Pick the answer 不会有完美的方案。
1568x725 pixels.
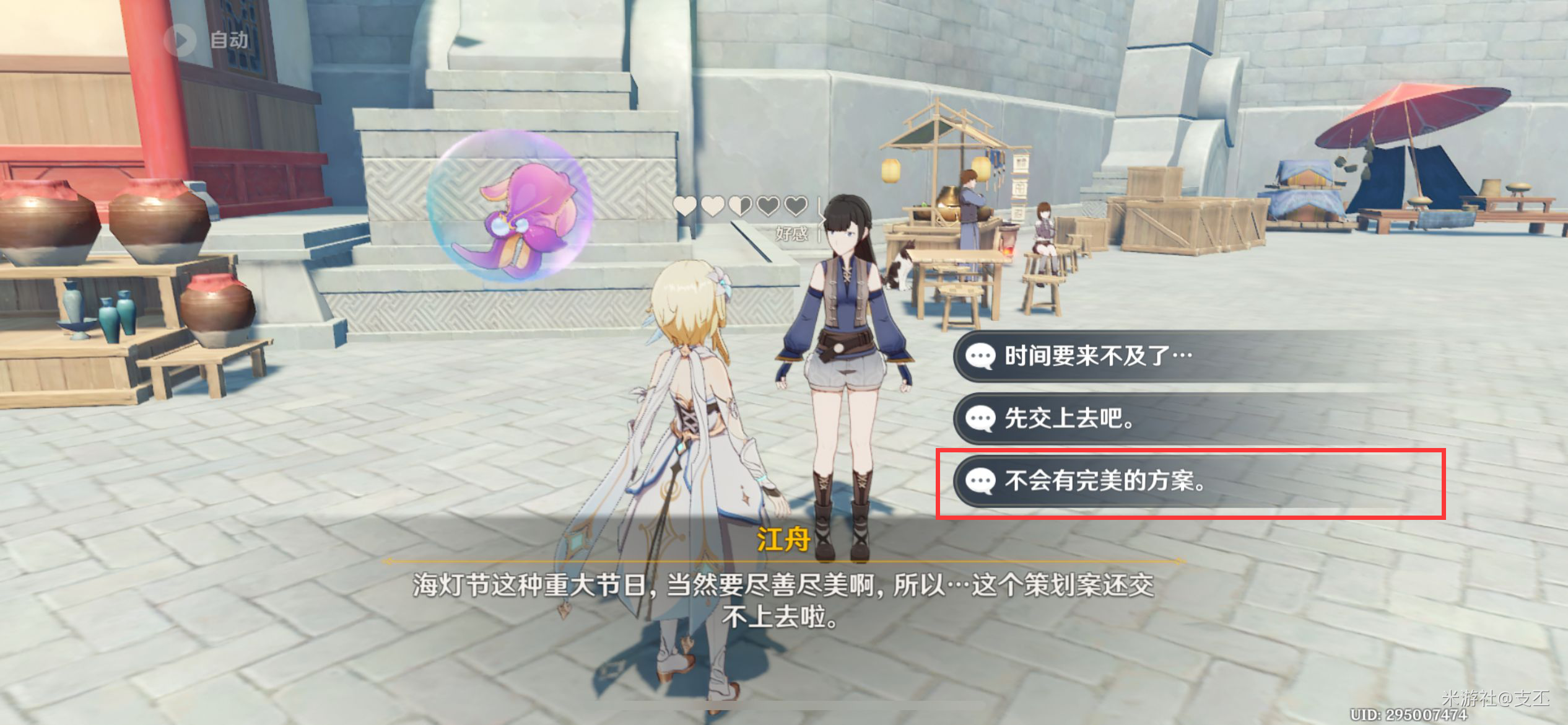[x=1105, y=481]
